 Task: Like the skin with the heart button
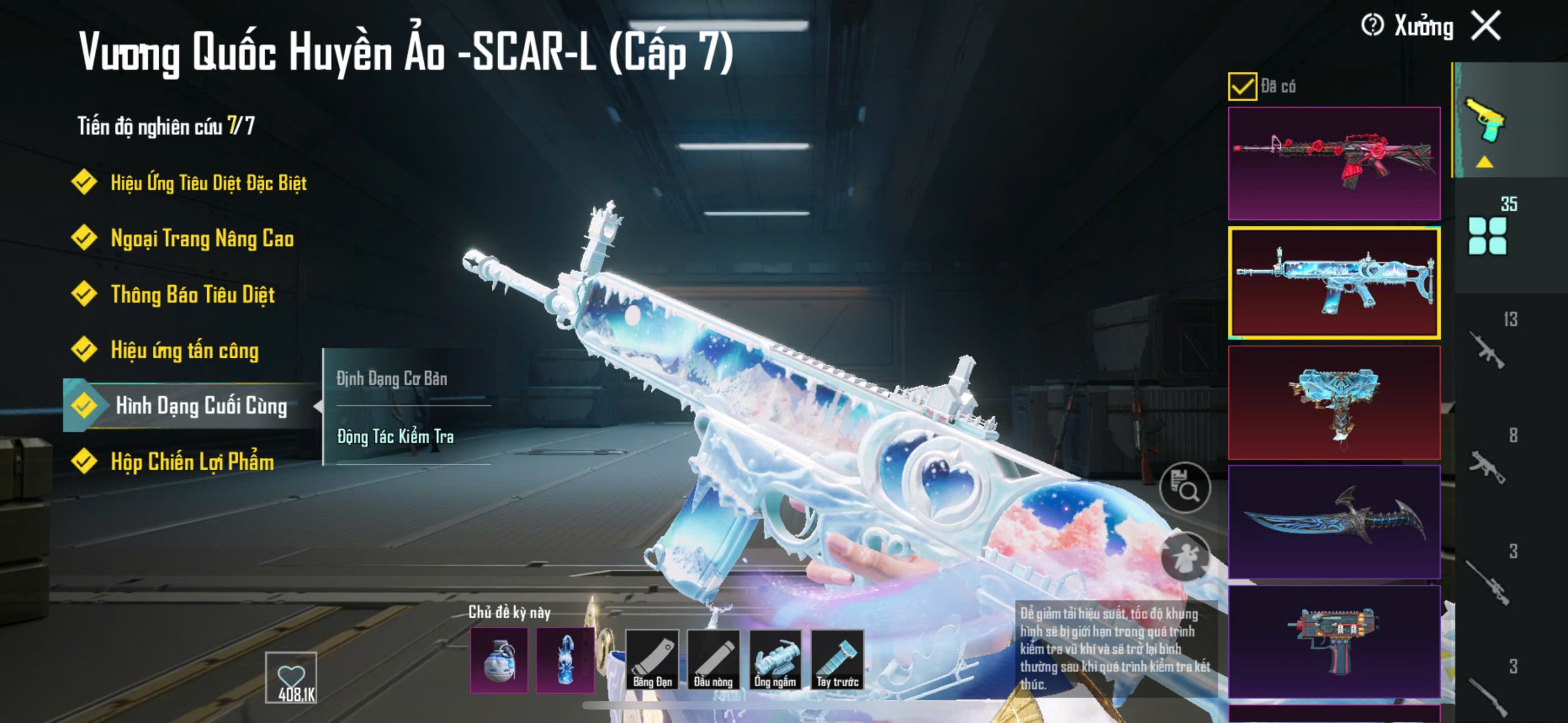(x=291, y=678)
